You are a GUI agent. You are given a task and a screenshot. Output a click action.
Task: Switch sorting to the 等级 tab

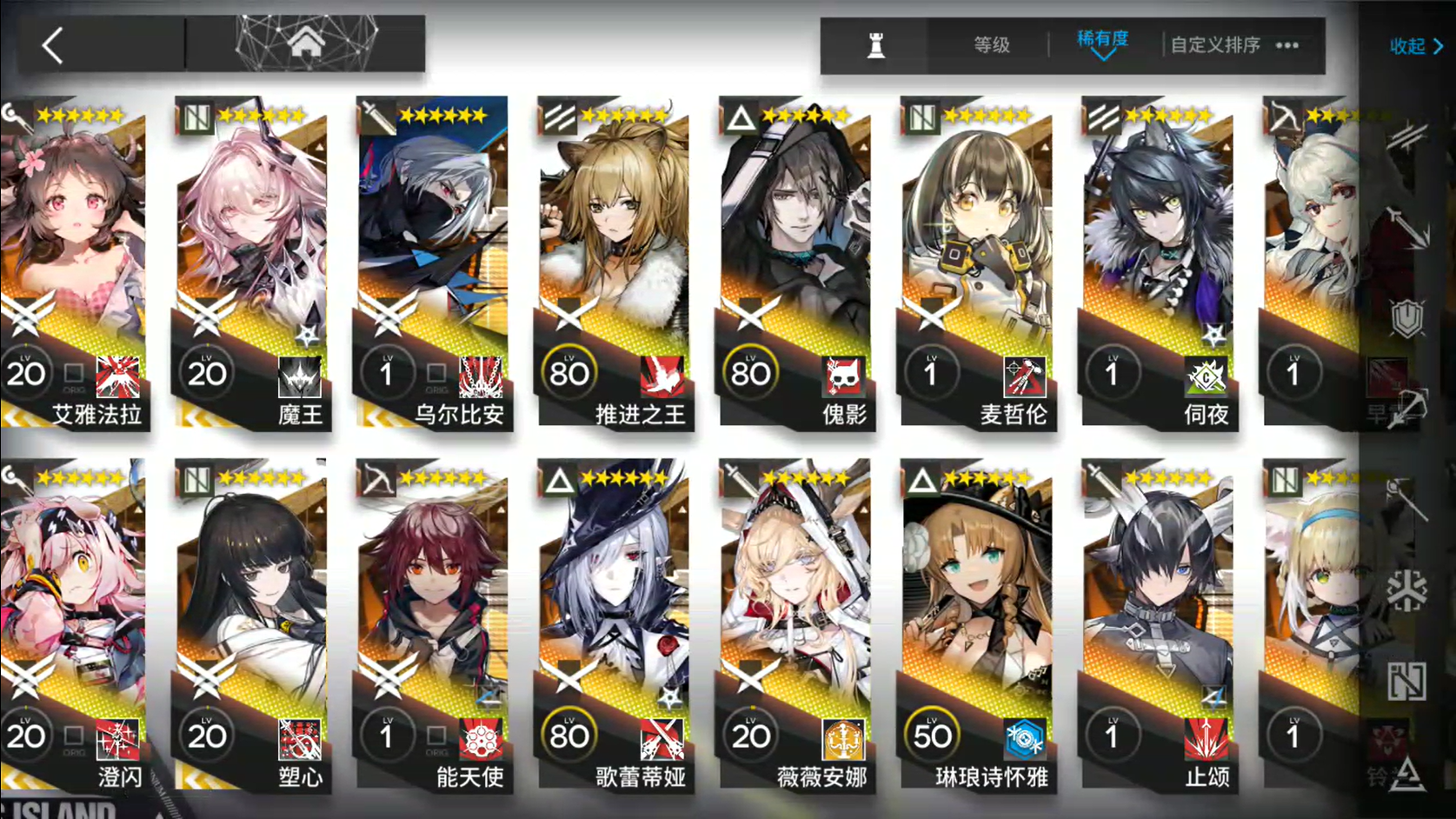(x=993, y=43)
